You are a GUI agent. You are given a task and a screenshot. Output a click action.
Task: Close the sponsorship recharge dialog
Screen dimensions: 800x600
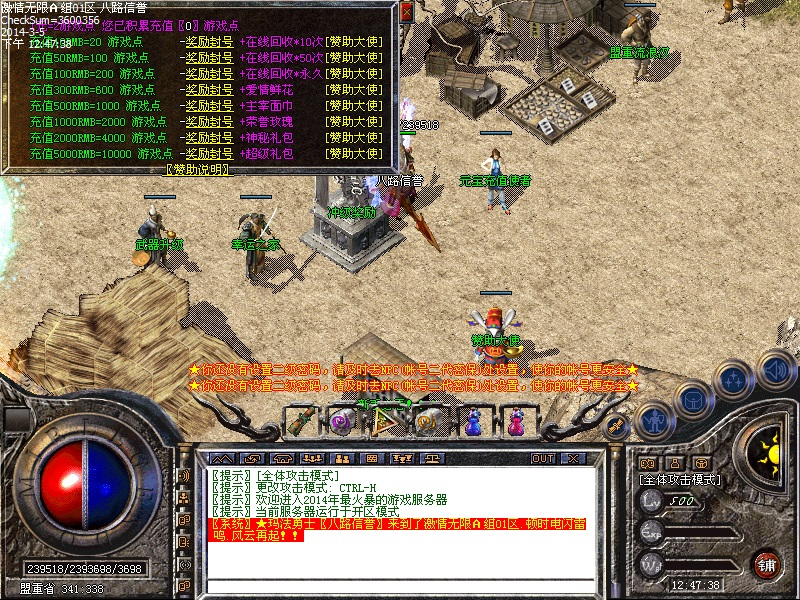point(407,11)
